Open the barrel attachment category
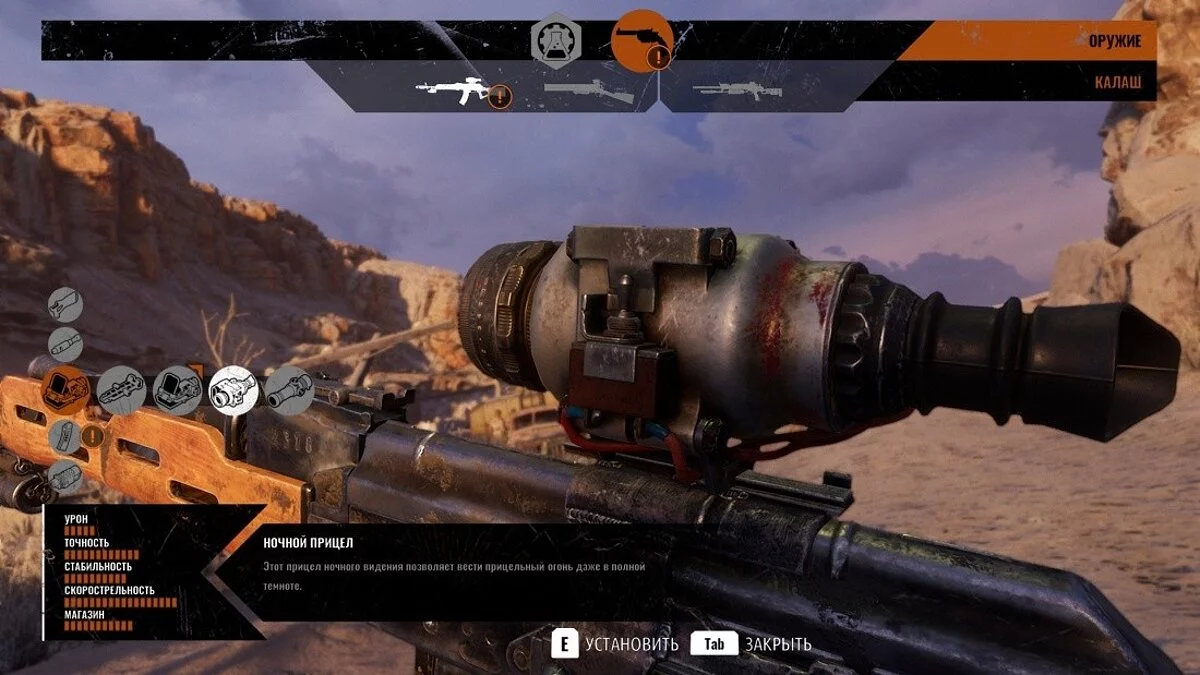This screenshot has width=1200, height=675. click(x=66, y=345)
